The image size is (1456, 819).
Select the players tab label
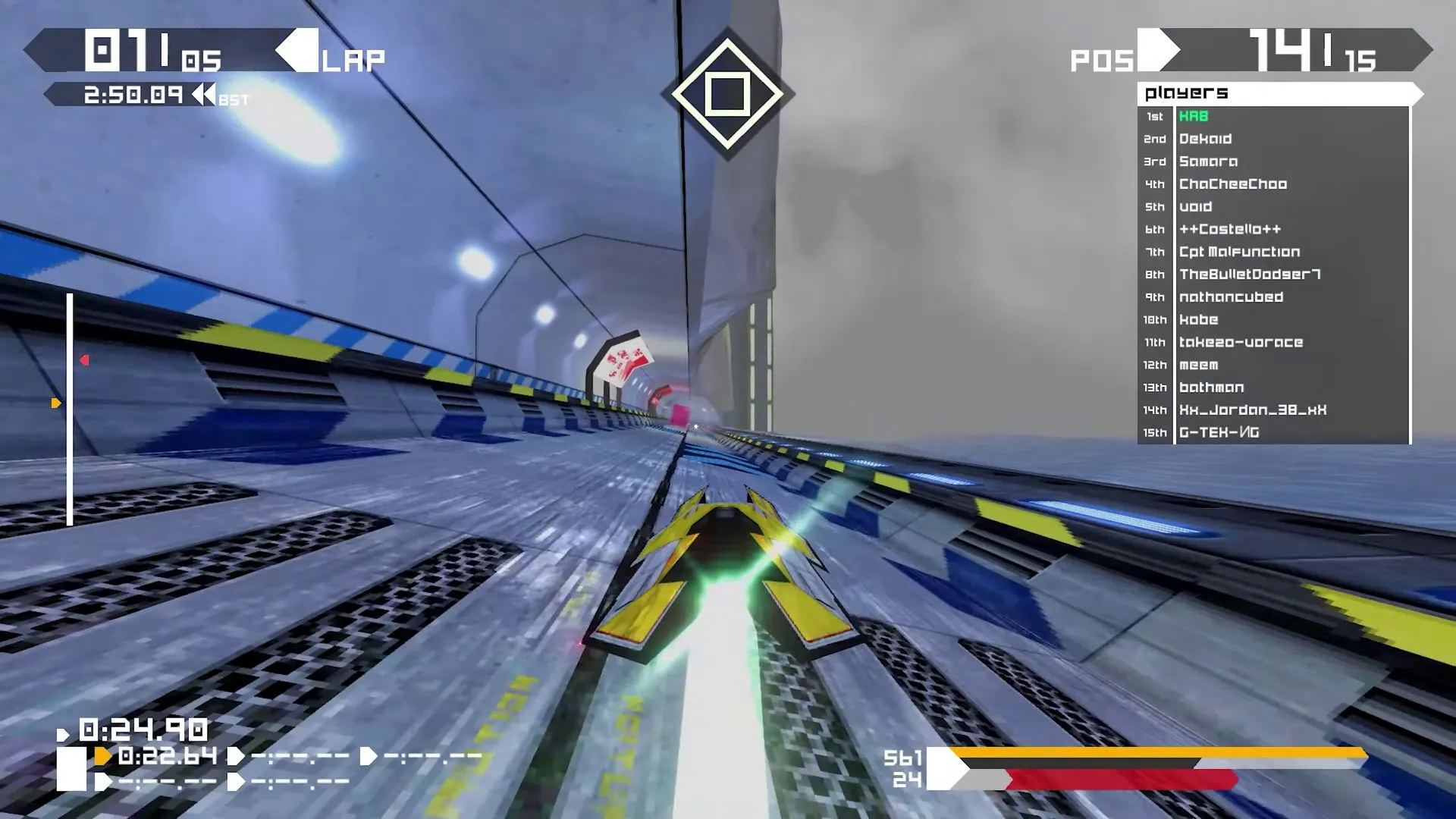click(1188, 94)
